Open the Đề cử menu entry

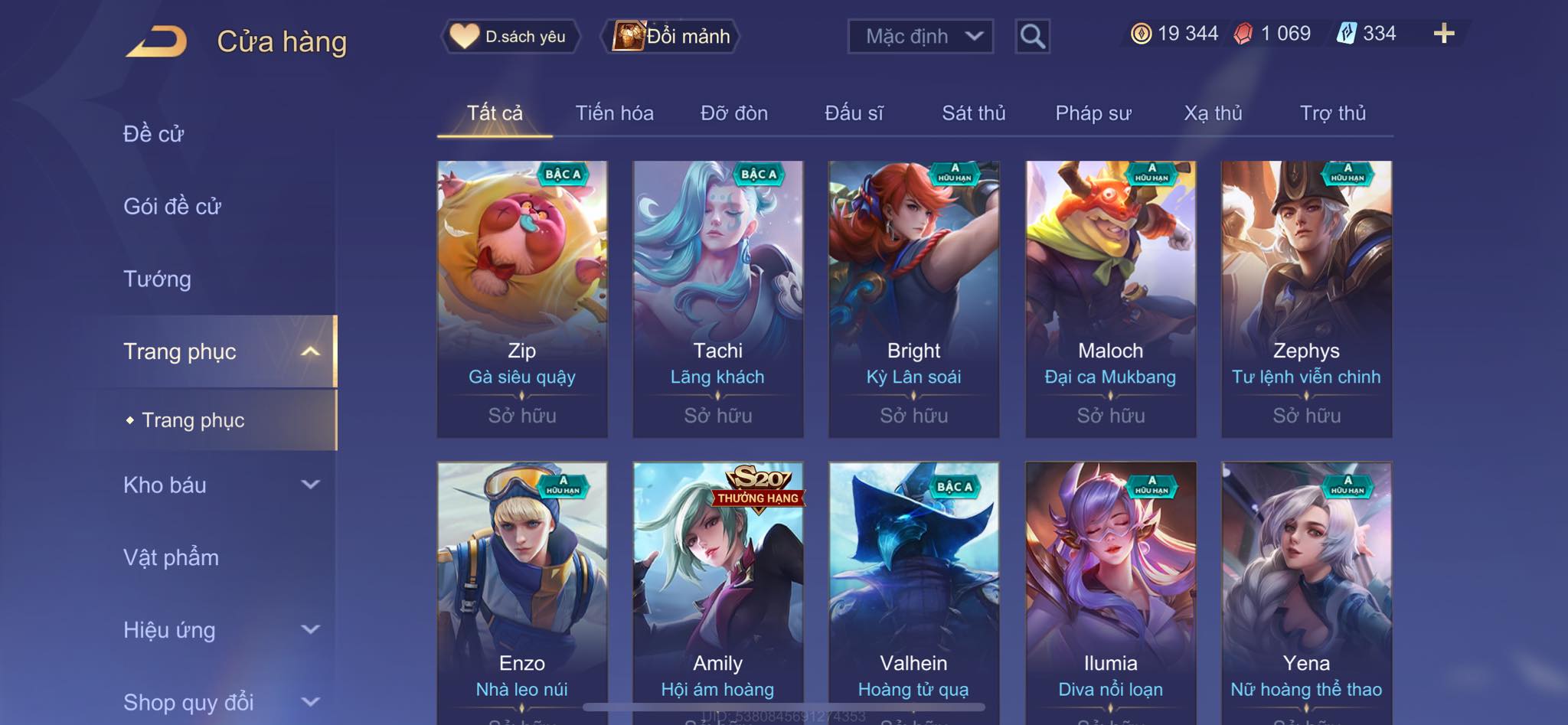pyautogui.click(x=154, y=134)
